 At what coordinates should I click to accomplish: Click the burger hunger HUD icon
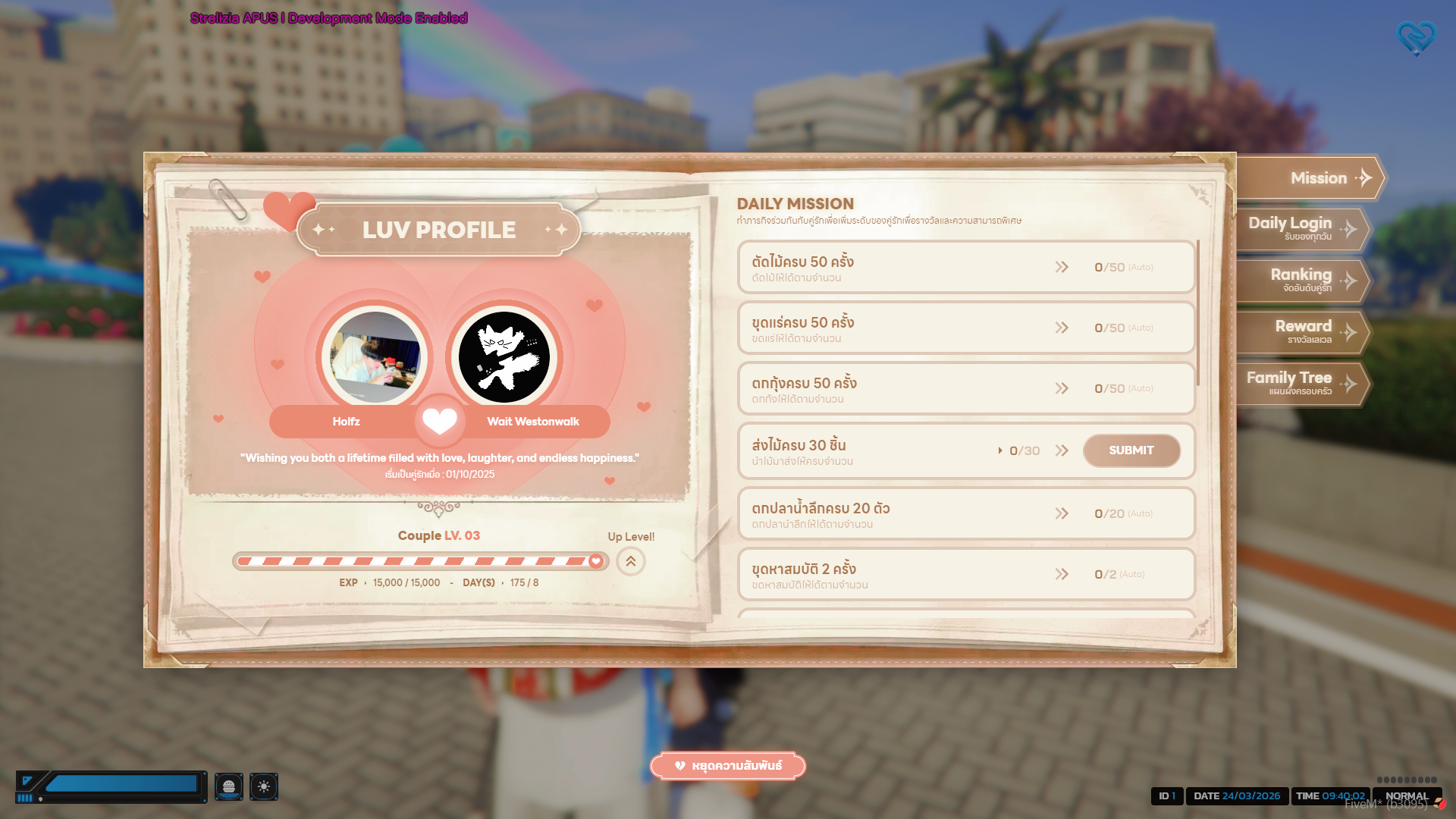pos(228,786)
